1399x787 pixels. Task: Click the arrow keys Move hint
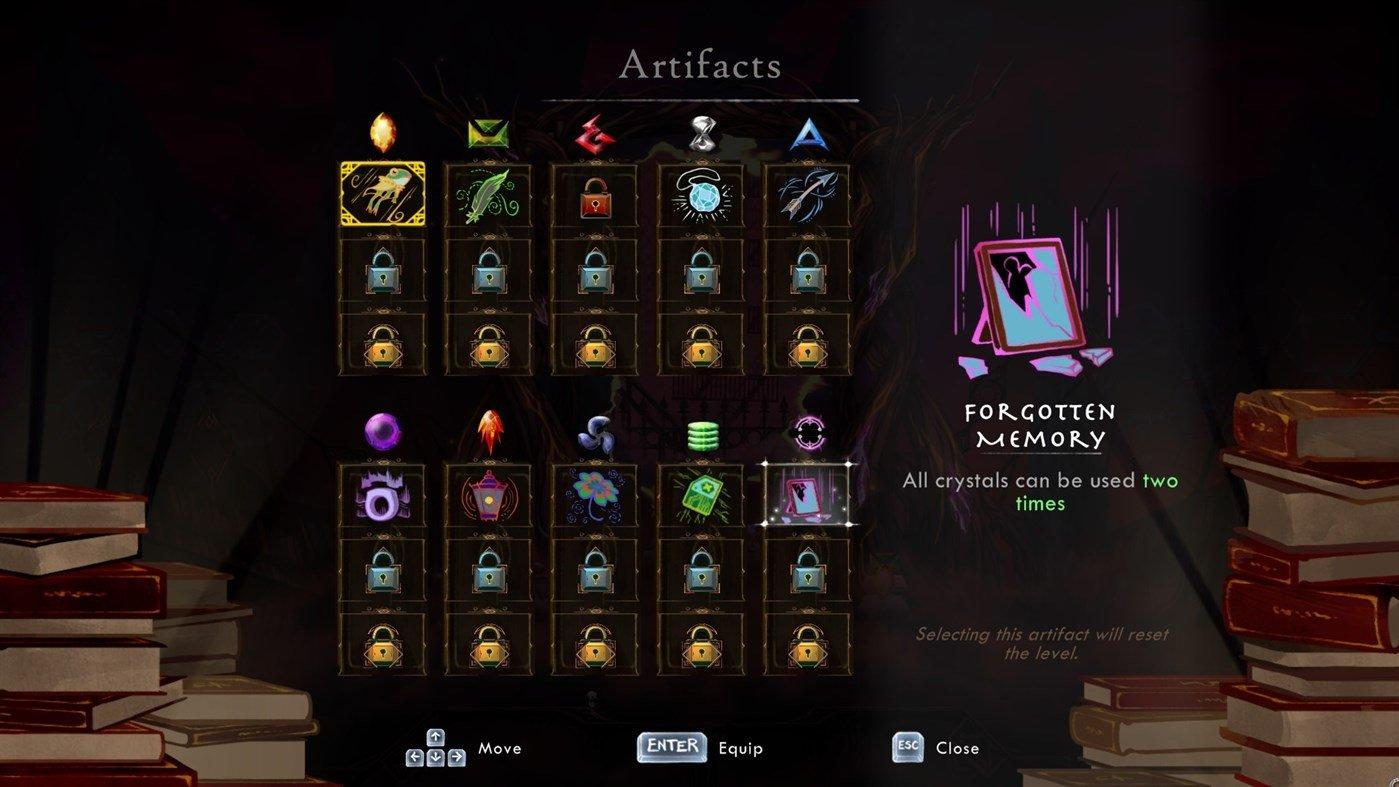[x=436, y=747]
